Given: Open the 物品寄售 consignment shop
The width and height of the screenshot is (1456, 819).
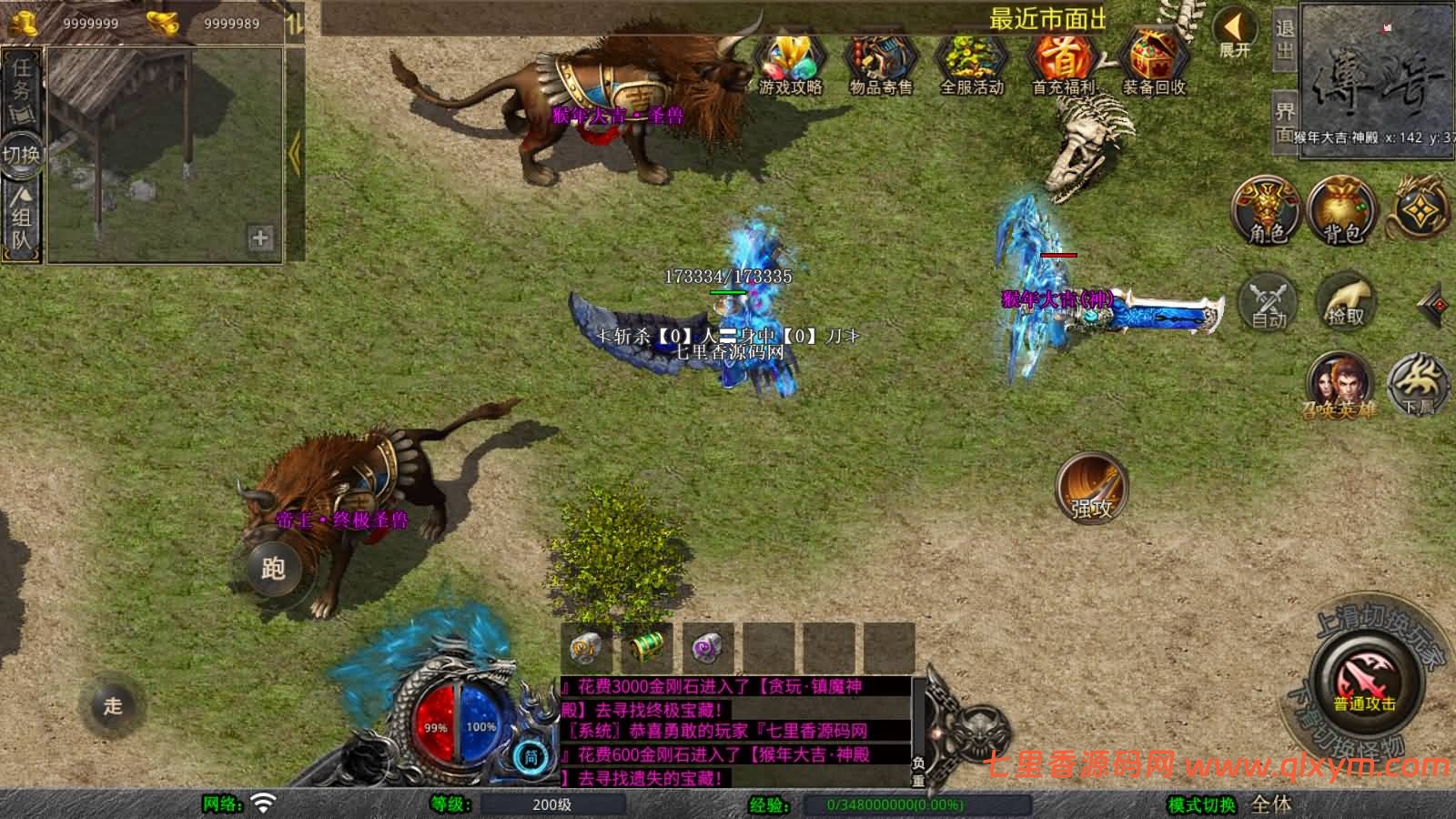Looking at the screenshot, I should pos(880,62).
